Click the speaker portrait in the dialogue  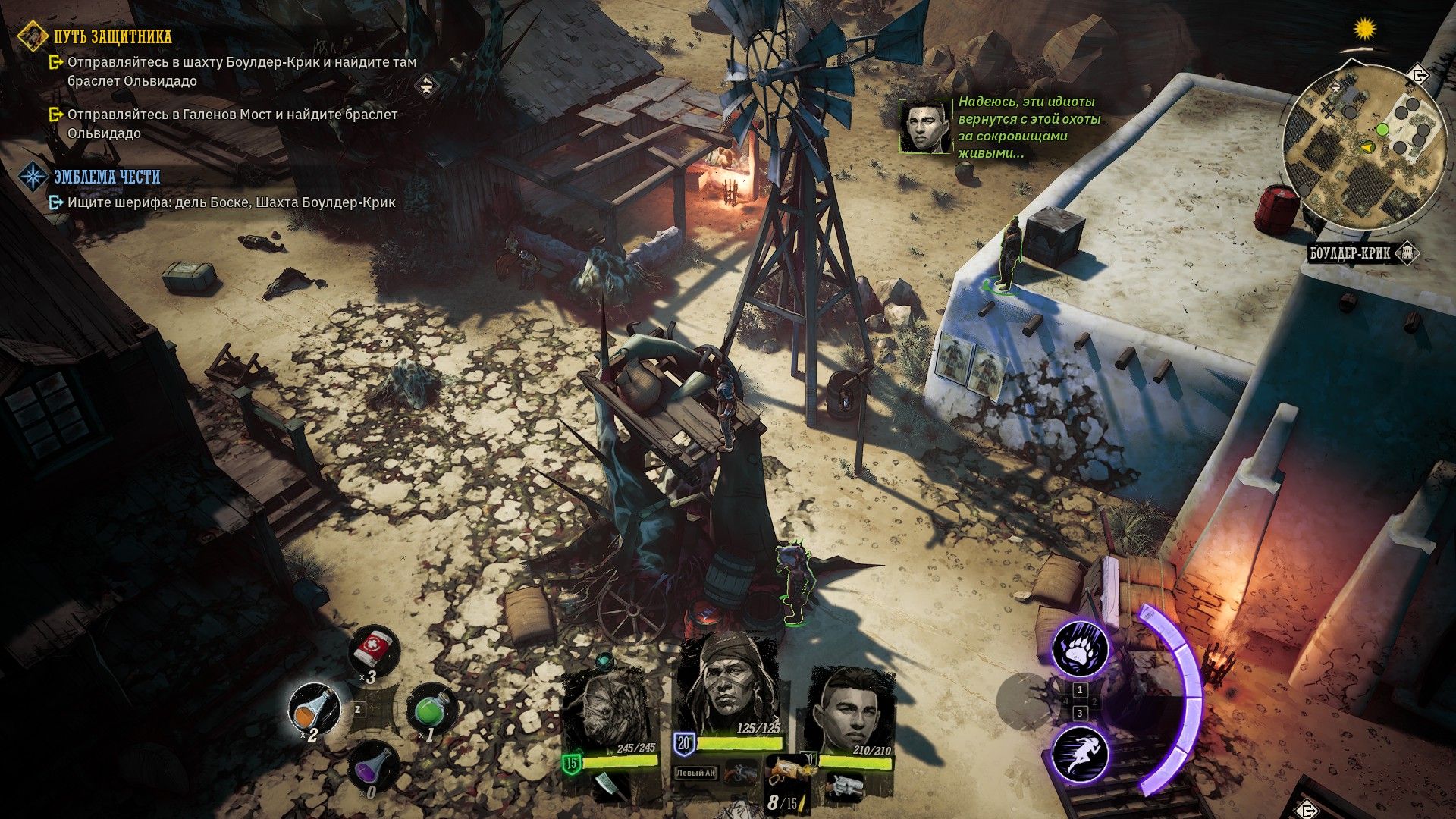click(925, 126)
